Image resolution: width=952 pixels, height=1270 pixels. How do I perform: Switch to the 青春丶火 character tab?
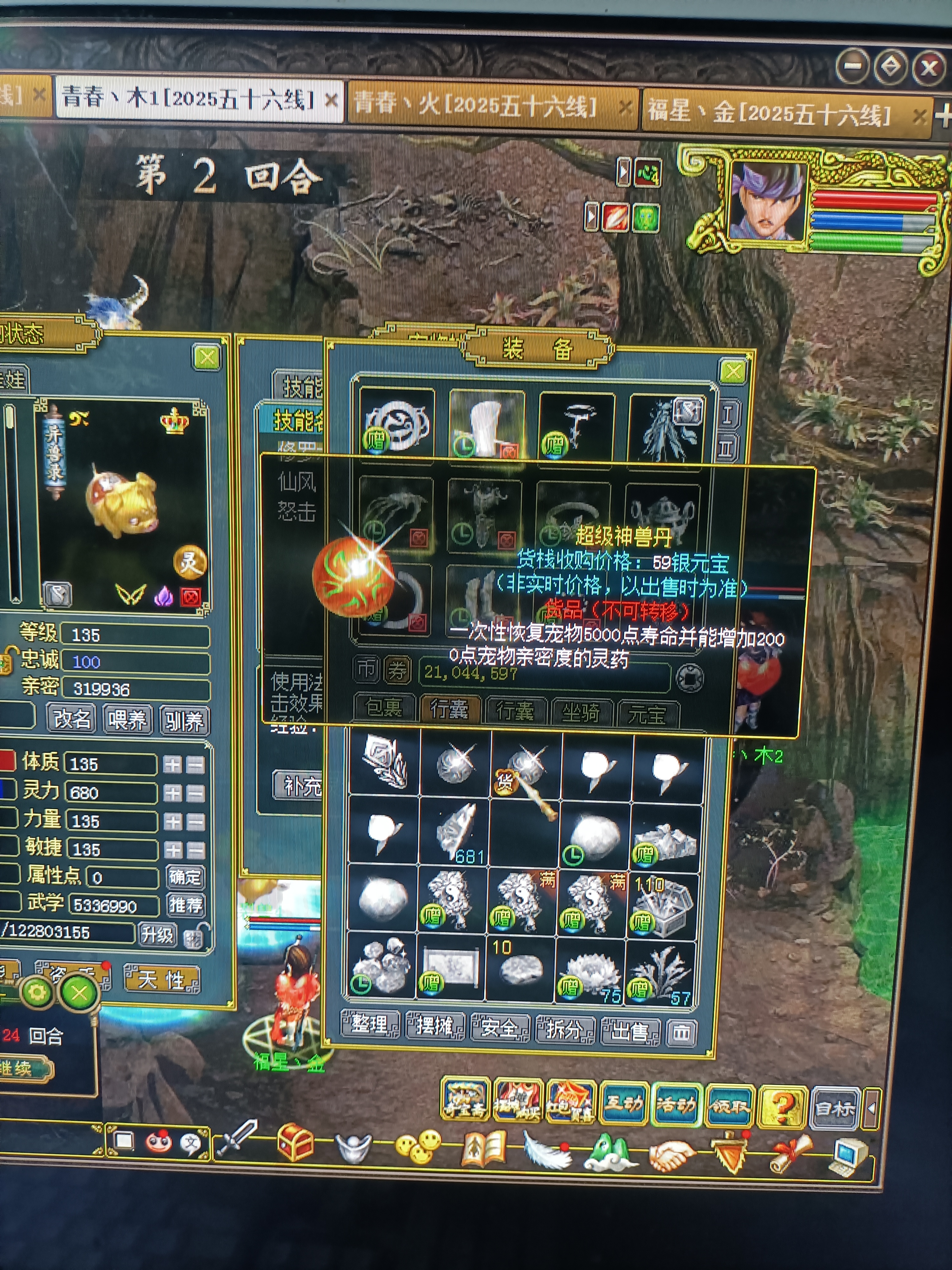(476, 105)
